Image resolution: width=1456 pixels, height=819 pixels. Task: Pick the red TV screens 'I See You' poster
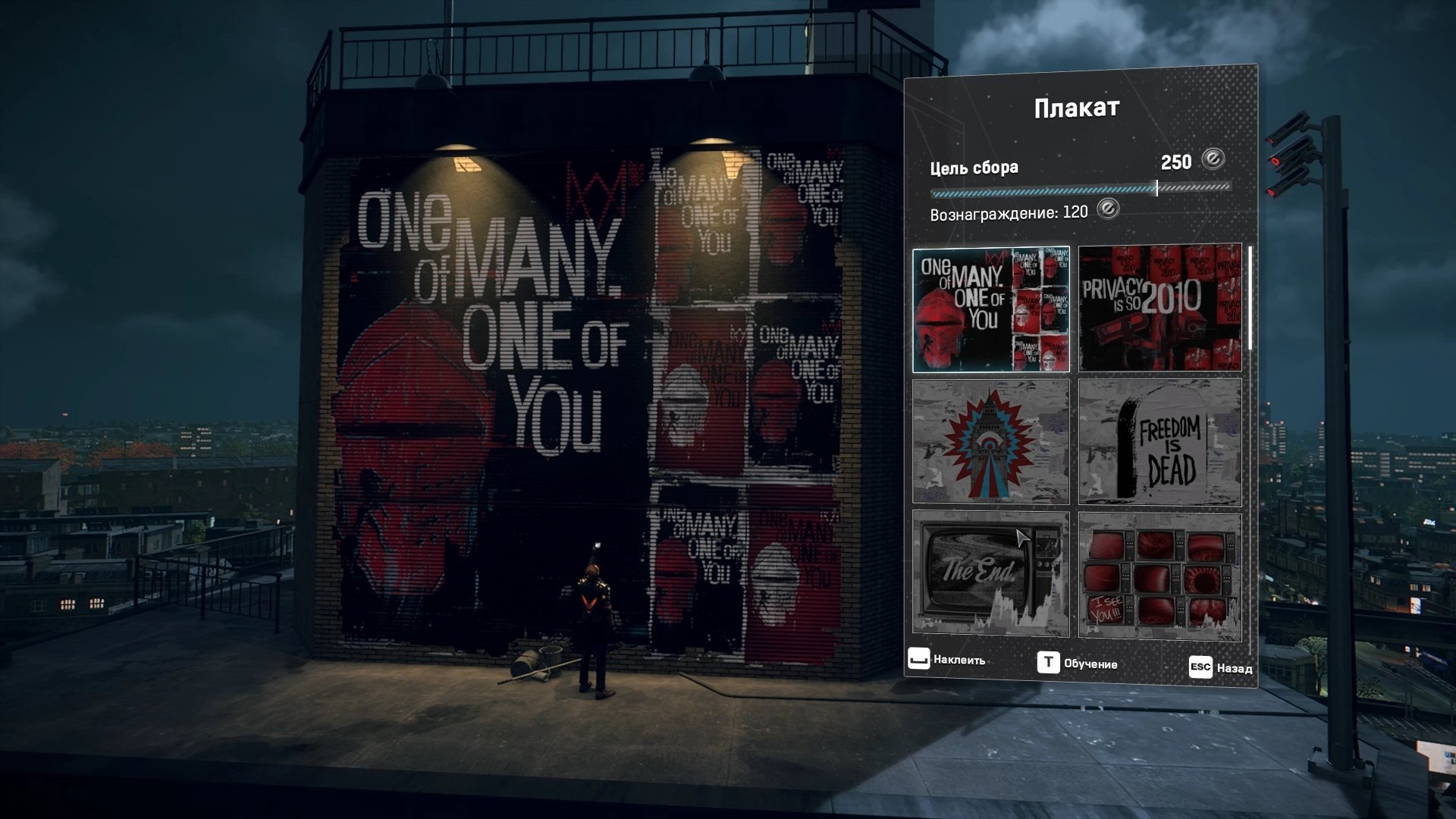coord(1159,576)
